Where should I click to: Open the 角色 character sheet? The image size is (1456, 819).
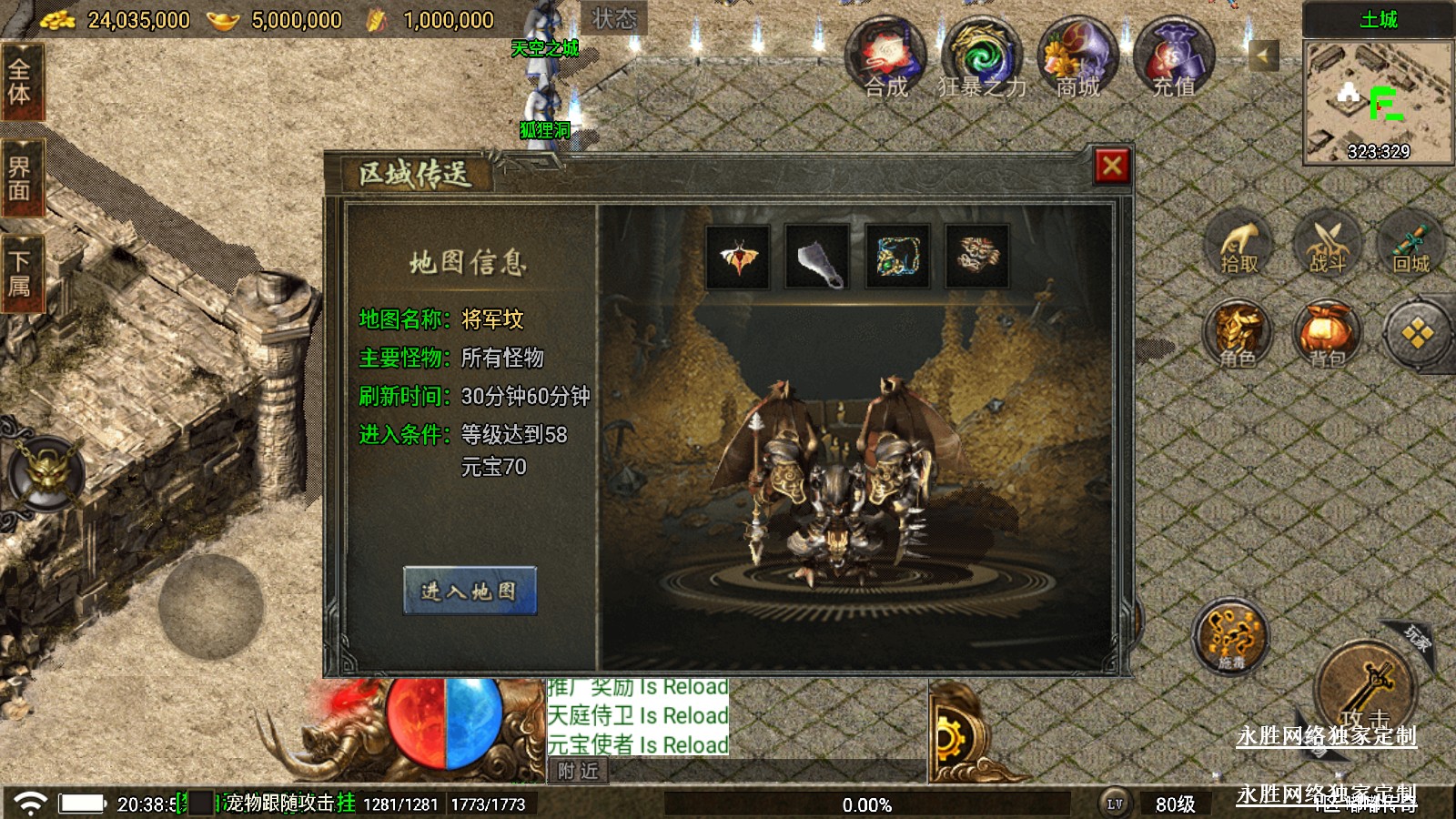tap(1238, 333)
